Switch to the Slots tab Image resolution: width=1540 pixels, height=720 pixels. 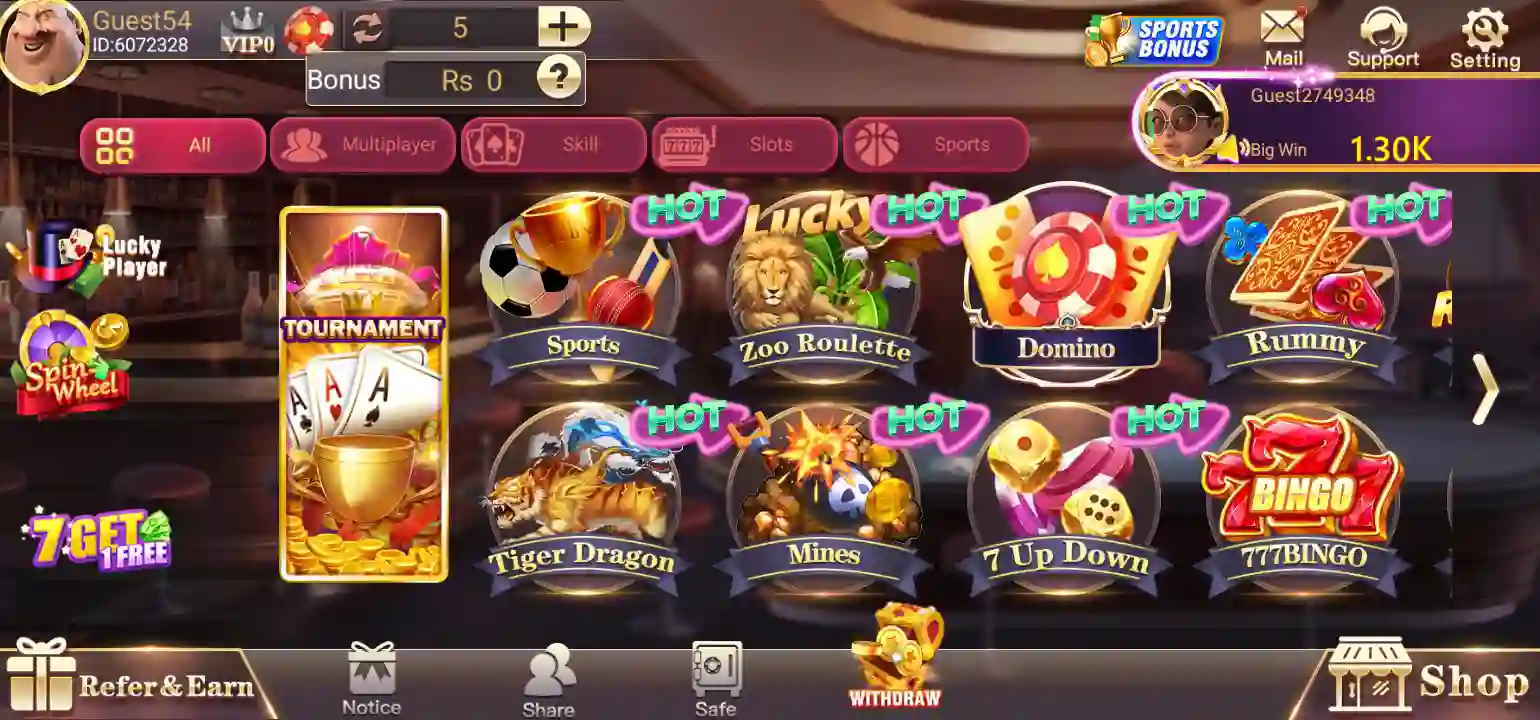click(x=744, y=144)
